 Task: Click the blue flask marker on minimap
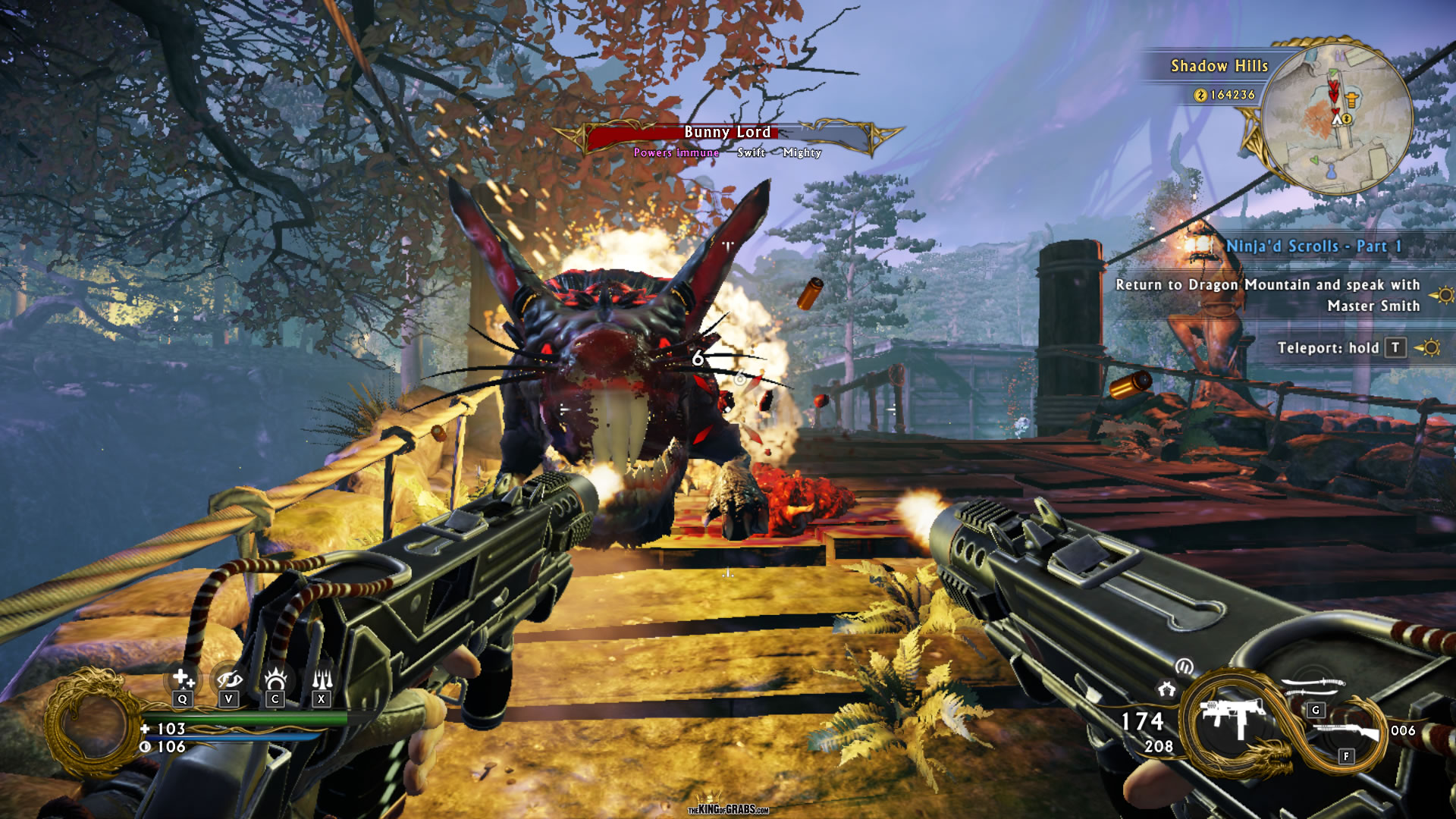(1331, 171)
